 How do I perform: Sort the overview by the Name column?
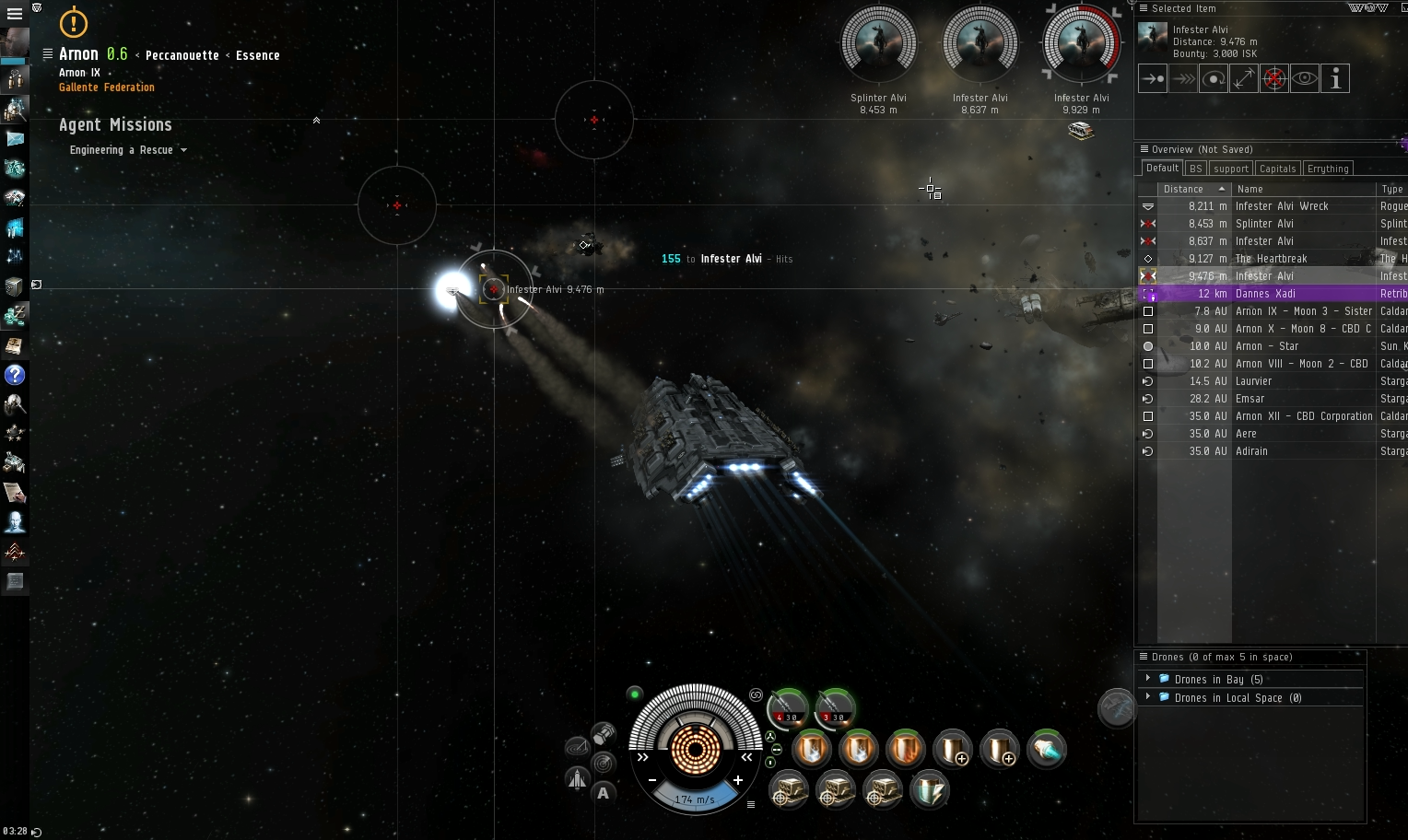click(1250, 189)
